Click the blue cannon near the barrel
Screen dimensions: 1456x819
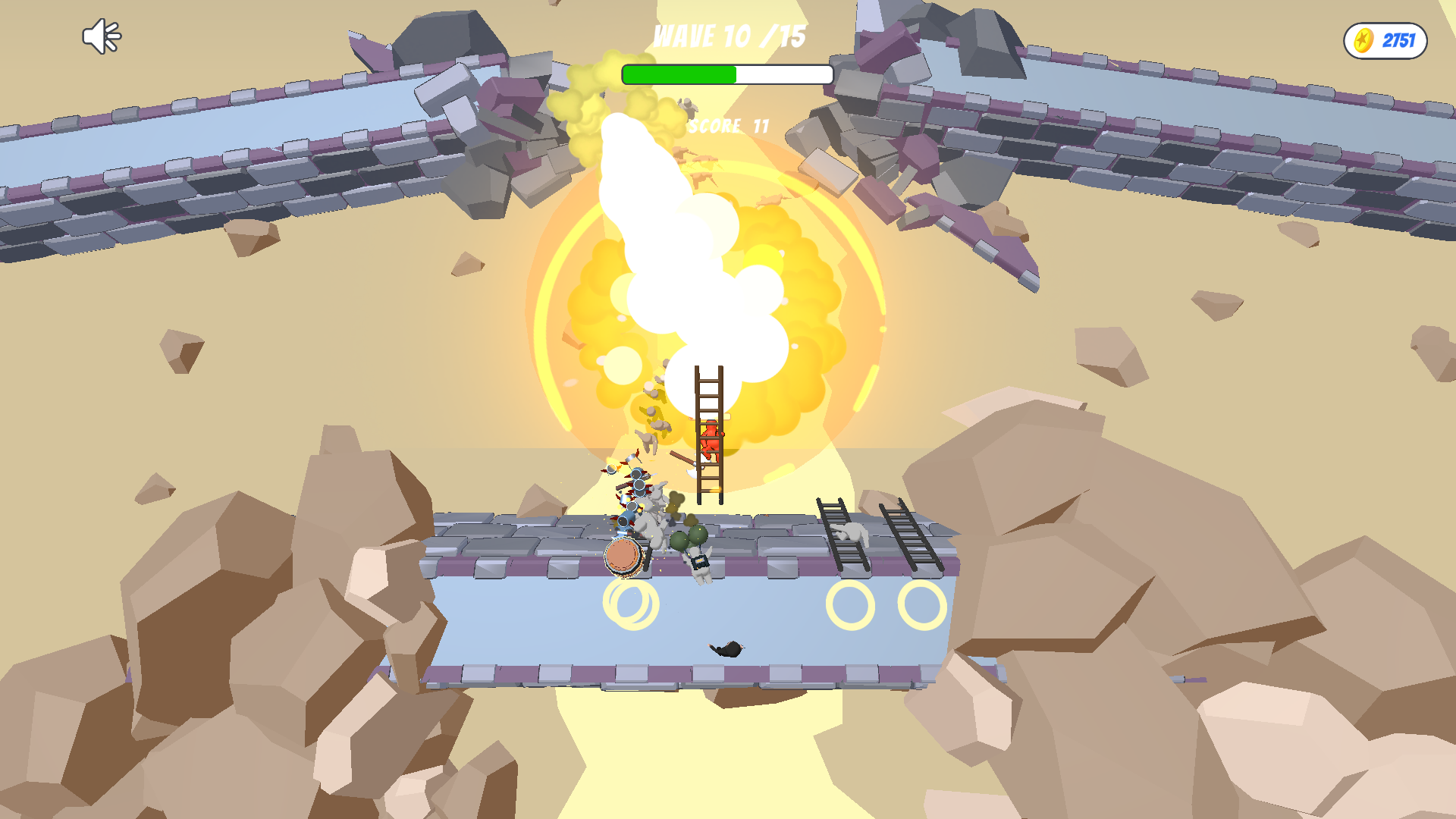tap(626, 519)
